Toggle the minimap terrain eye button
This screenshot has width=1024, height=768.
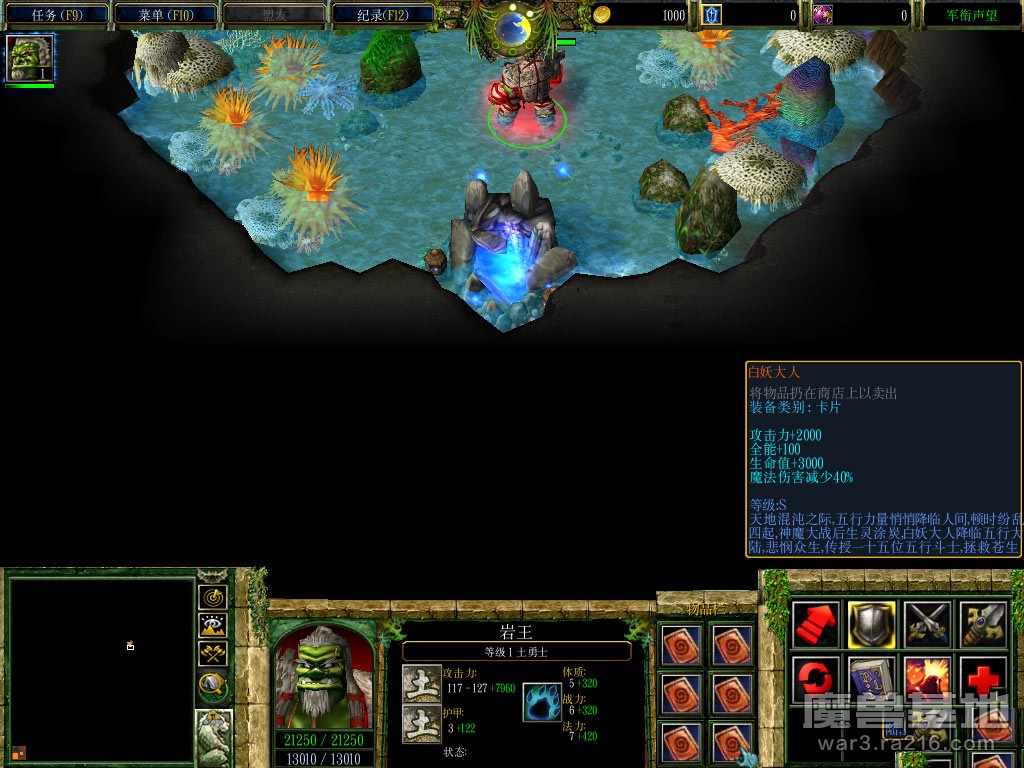coord(212,626)
